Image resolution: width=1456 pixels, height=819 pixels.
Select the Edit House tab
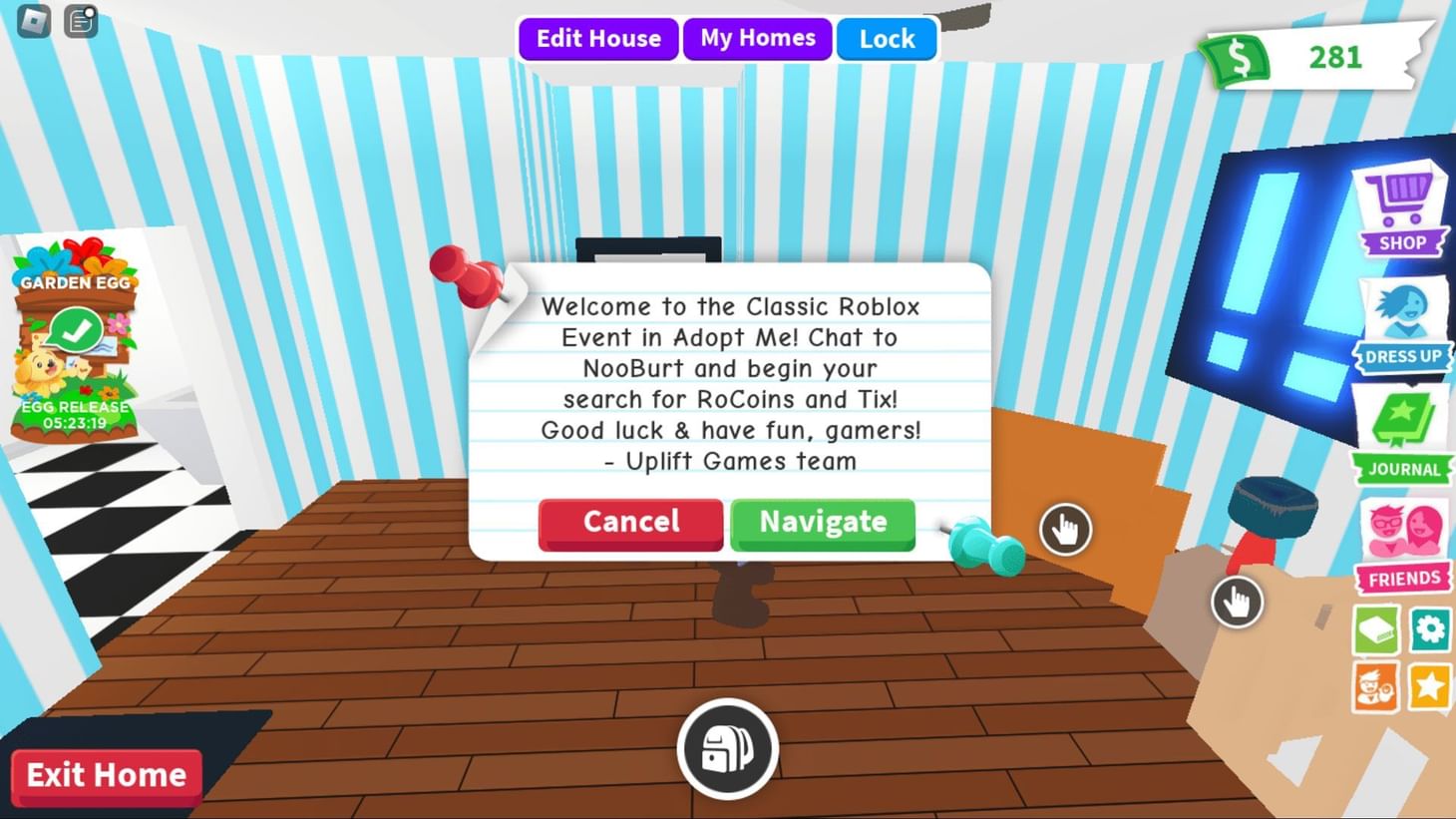tap(597, 38)
